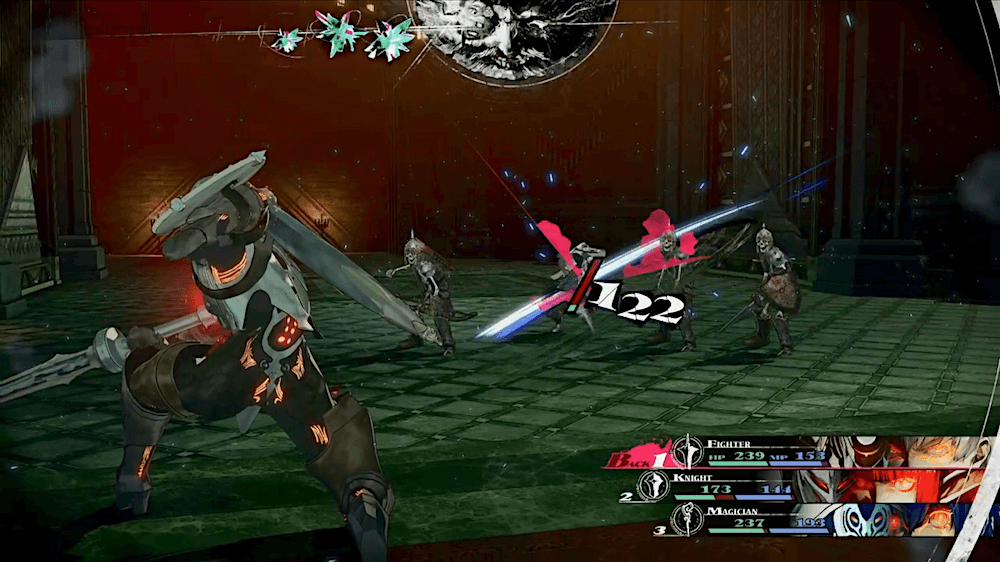1000x562 pixels.
Task: Click the Knight shield archetype emblem
Action: (650, 487)
